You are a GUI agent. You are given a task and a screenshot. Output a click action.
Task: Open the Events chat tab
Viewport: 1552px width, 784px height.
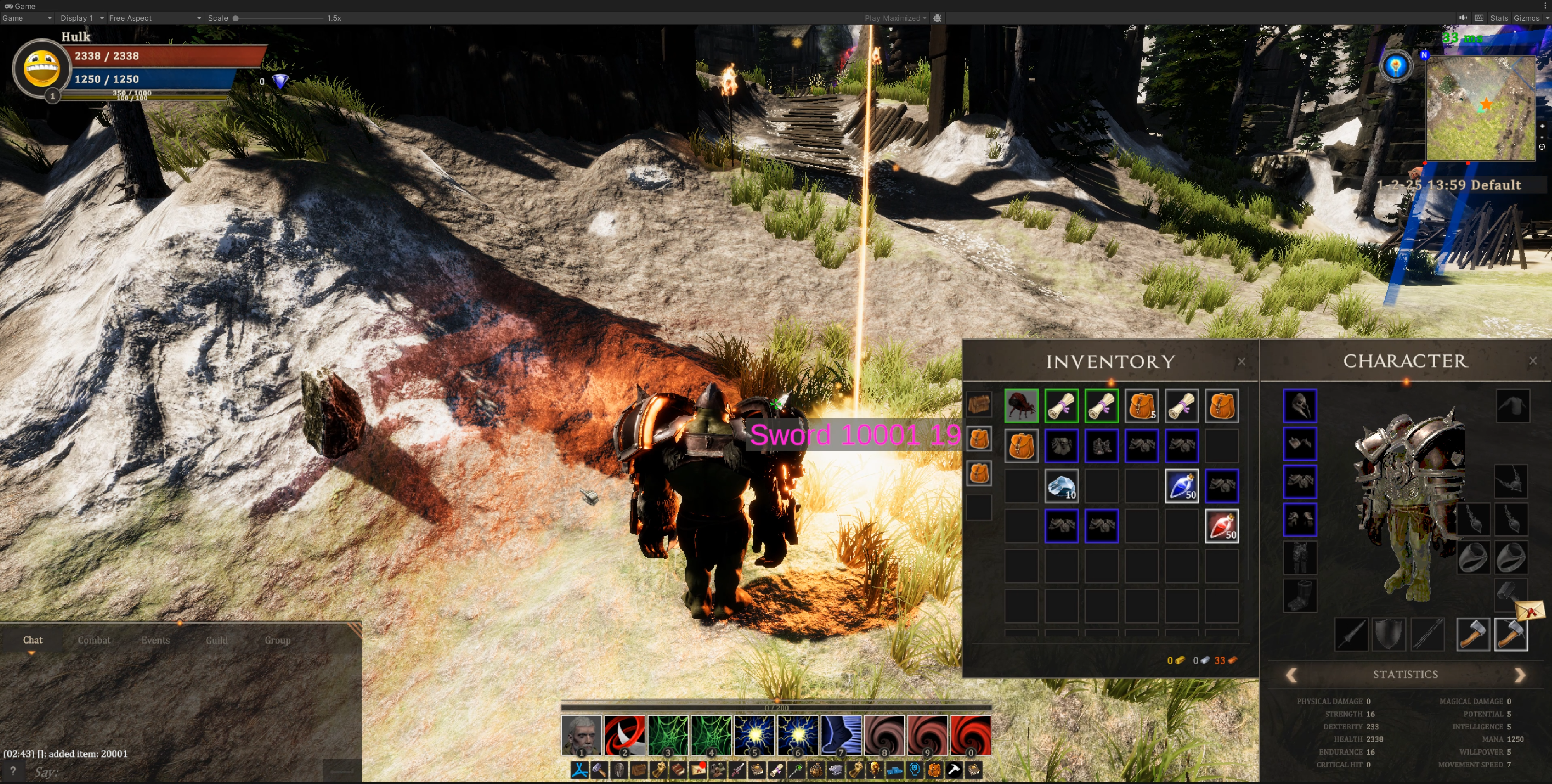pyautogui.click(x=155, y=640)
